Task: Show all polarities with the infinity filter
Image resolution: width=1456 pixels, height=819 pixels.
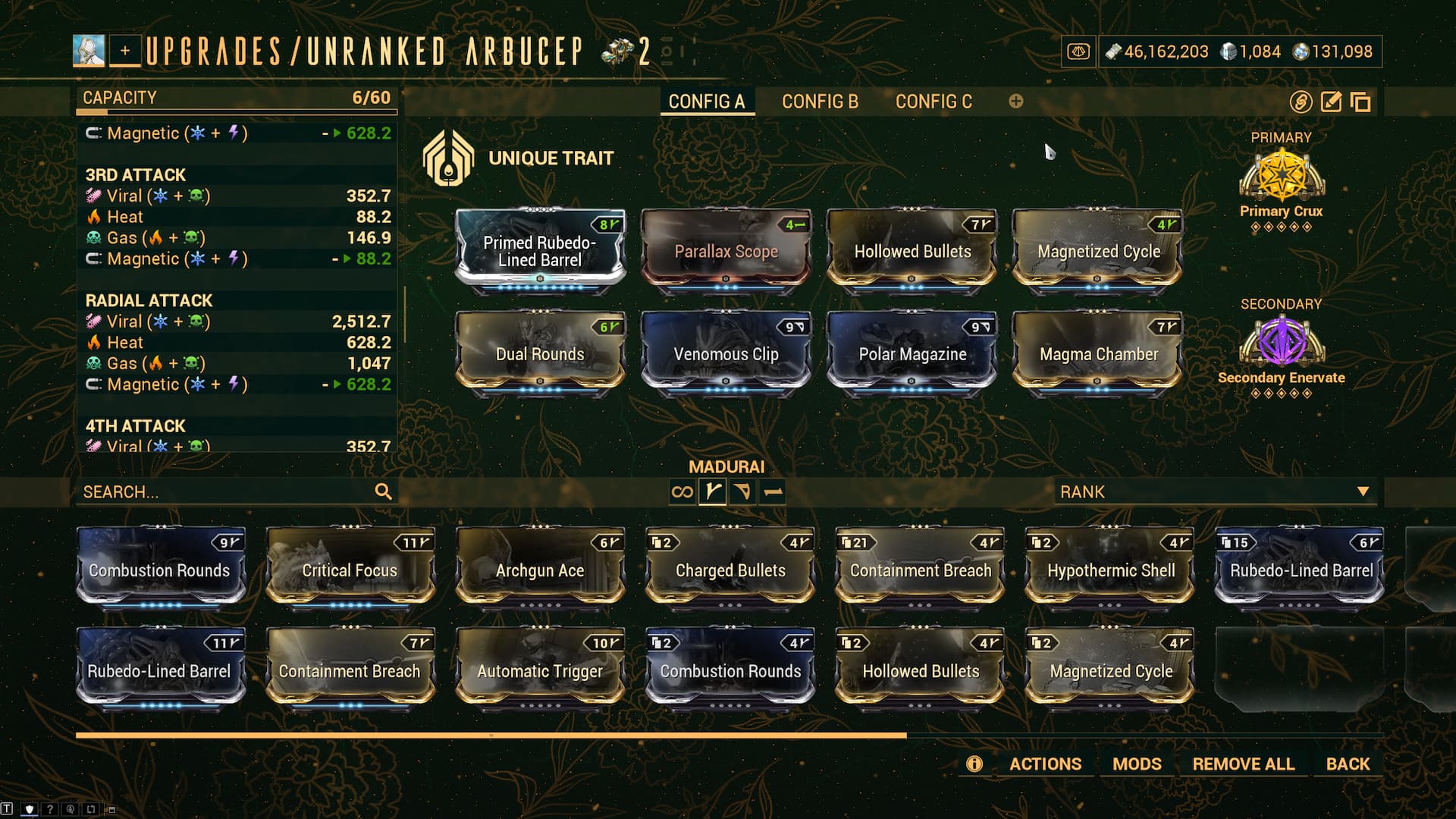Action: 682,492
